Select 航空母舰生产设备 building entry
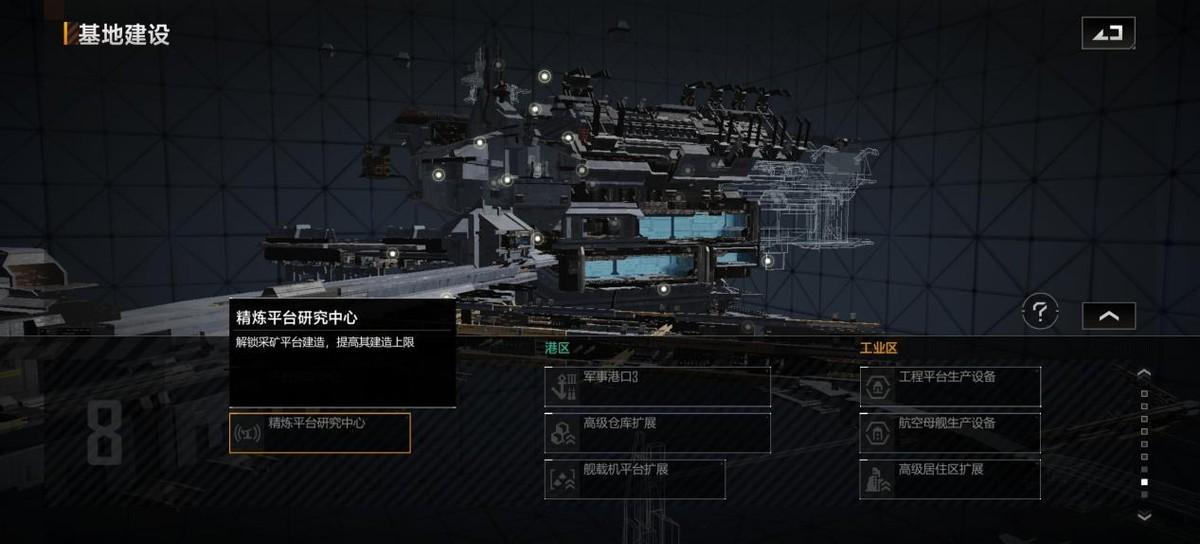Screen dimensions: 1200x544 coord(950,433)
